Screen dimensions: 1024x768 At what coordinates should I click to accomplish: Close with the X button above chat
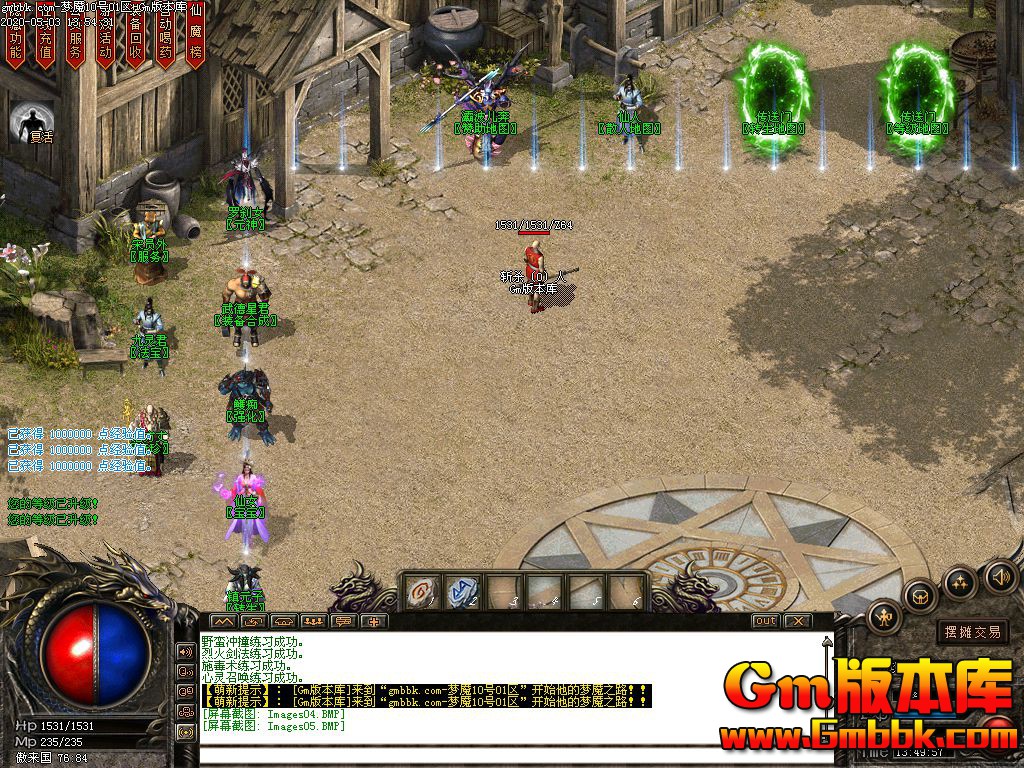pos(797,621)
